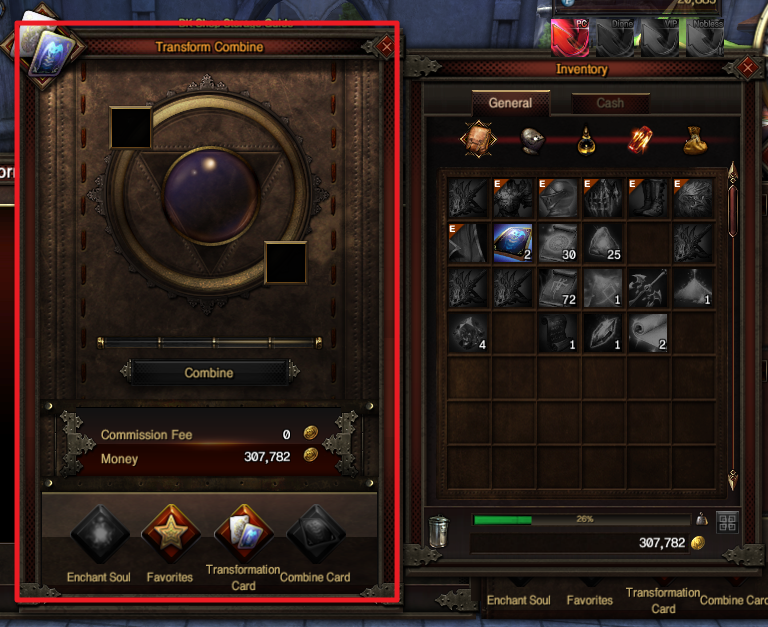This screenshot has height=627, width=768.
Task: Sort inventory with the grid arrange button
Action: point(727,522)
